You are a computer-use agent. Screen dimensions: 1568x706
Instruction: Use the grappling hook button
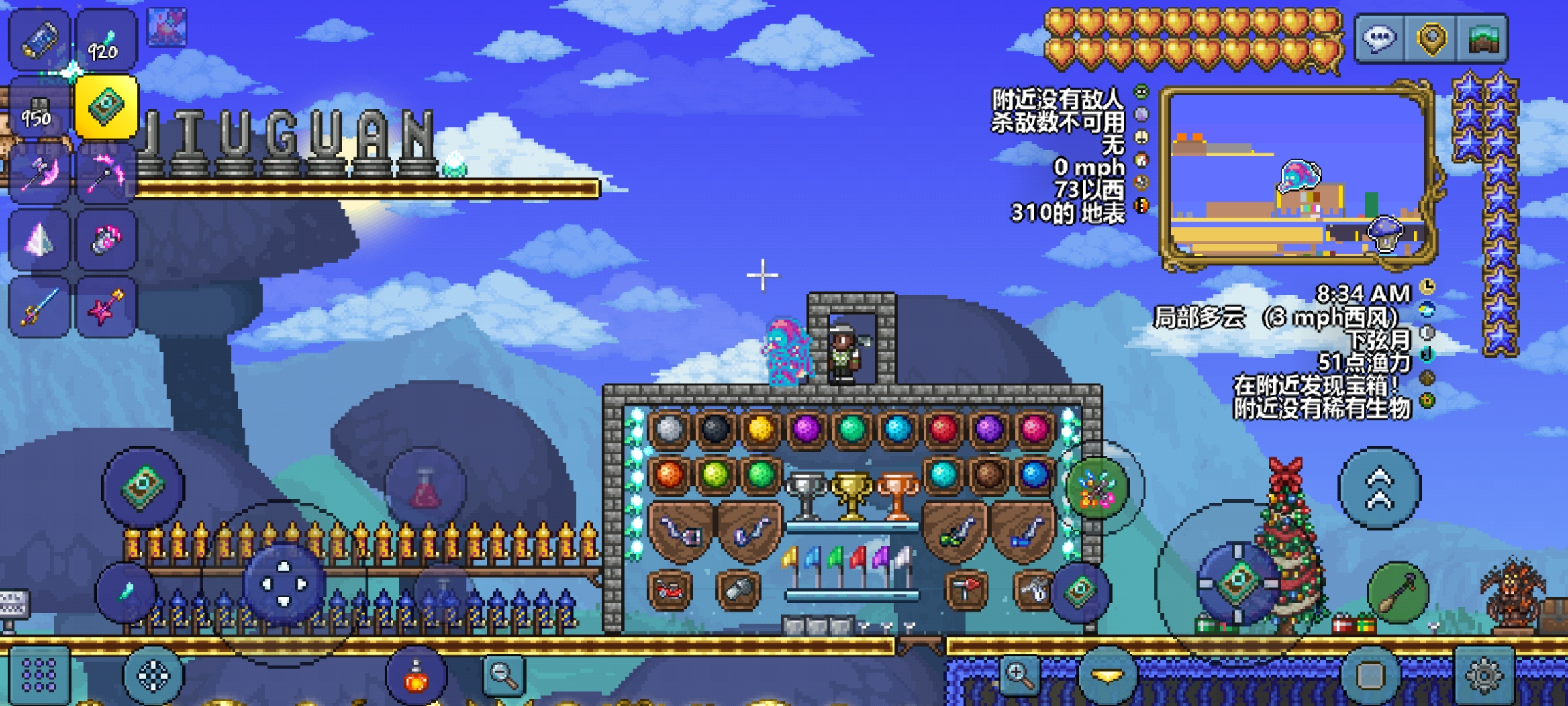1398,593
